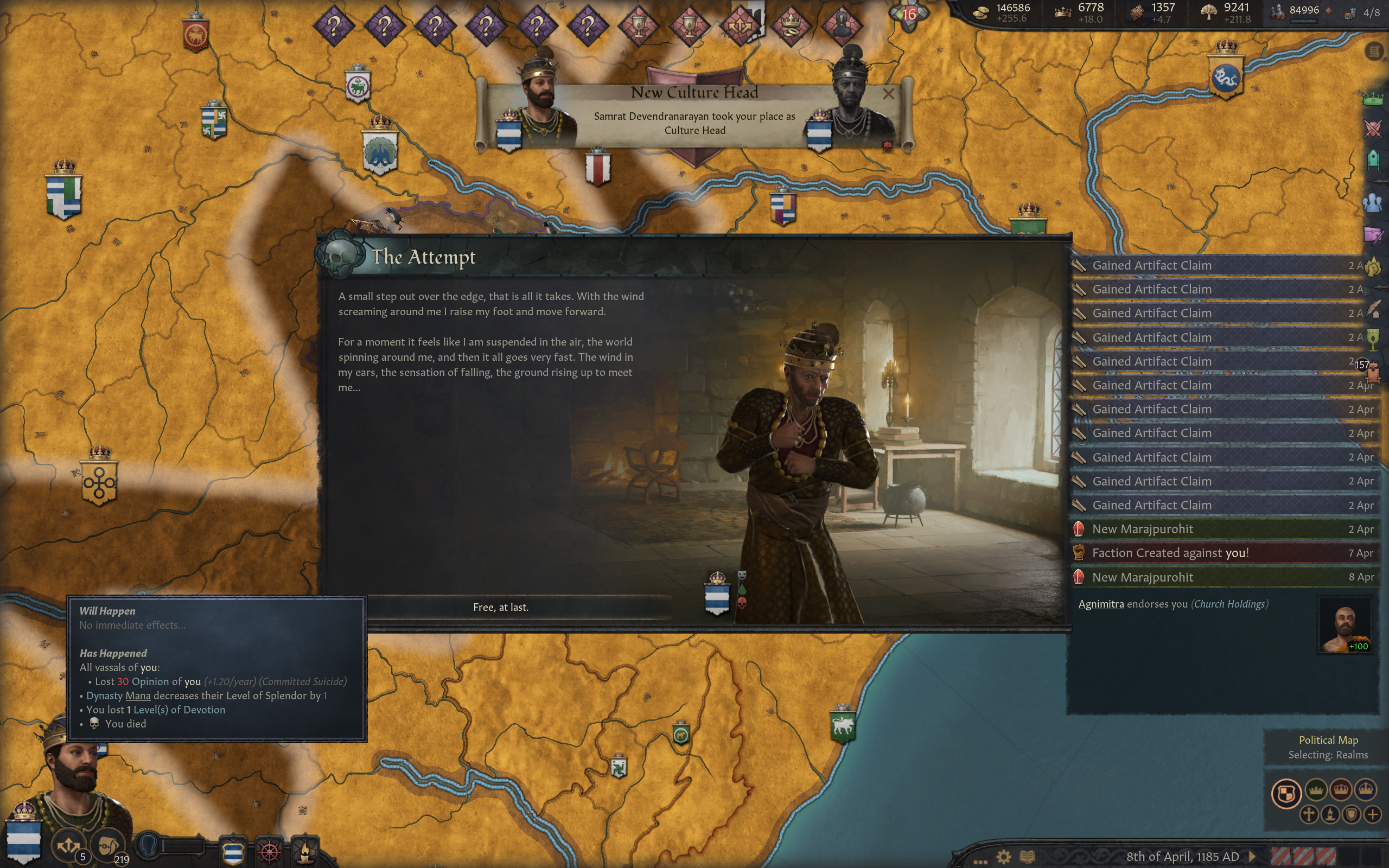1389x868 pixels.
Task: Close the New Culture Head notification
Action: click(888, 93)
